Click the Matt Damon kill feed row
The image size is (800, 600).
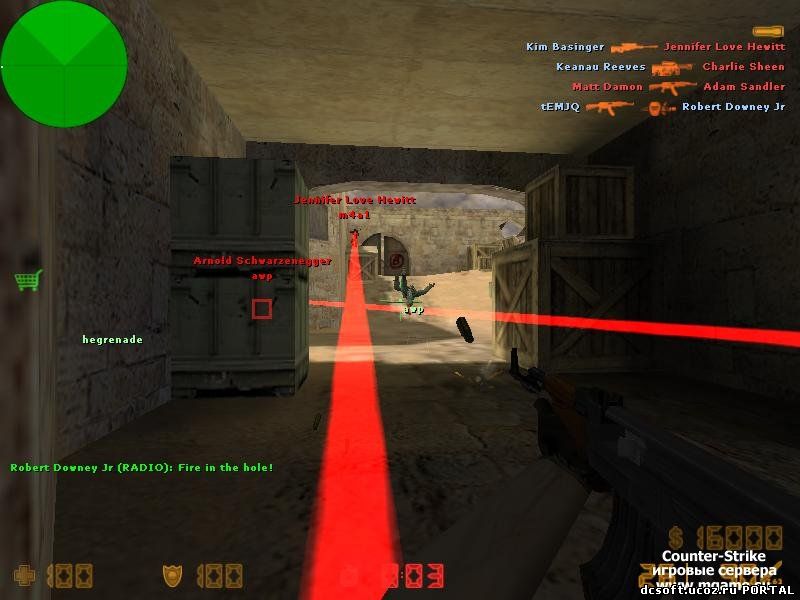pos(678,87)
